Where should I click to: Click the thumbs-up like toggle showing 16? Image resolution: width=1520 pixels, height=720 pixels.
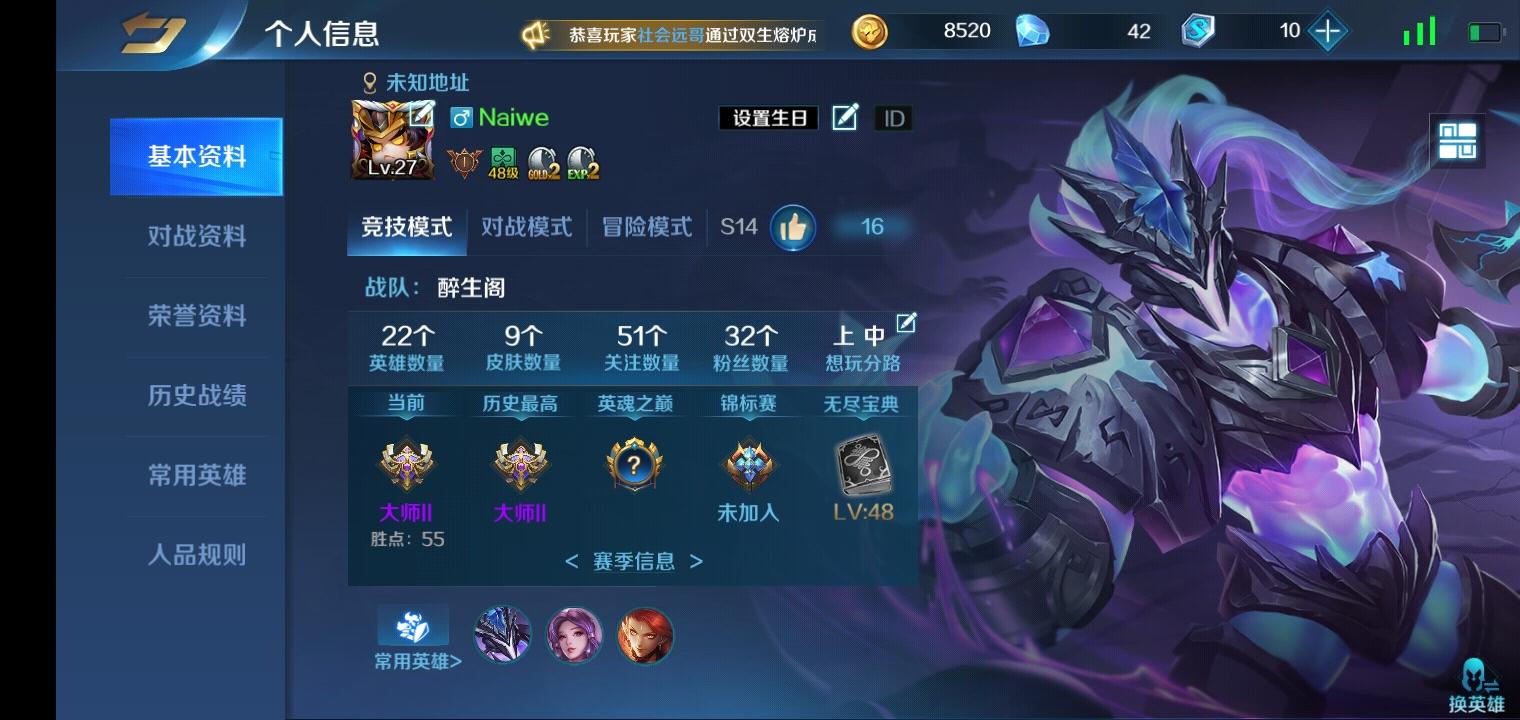(793, 227)
